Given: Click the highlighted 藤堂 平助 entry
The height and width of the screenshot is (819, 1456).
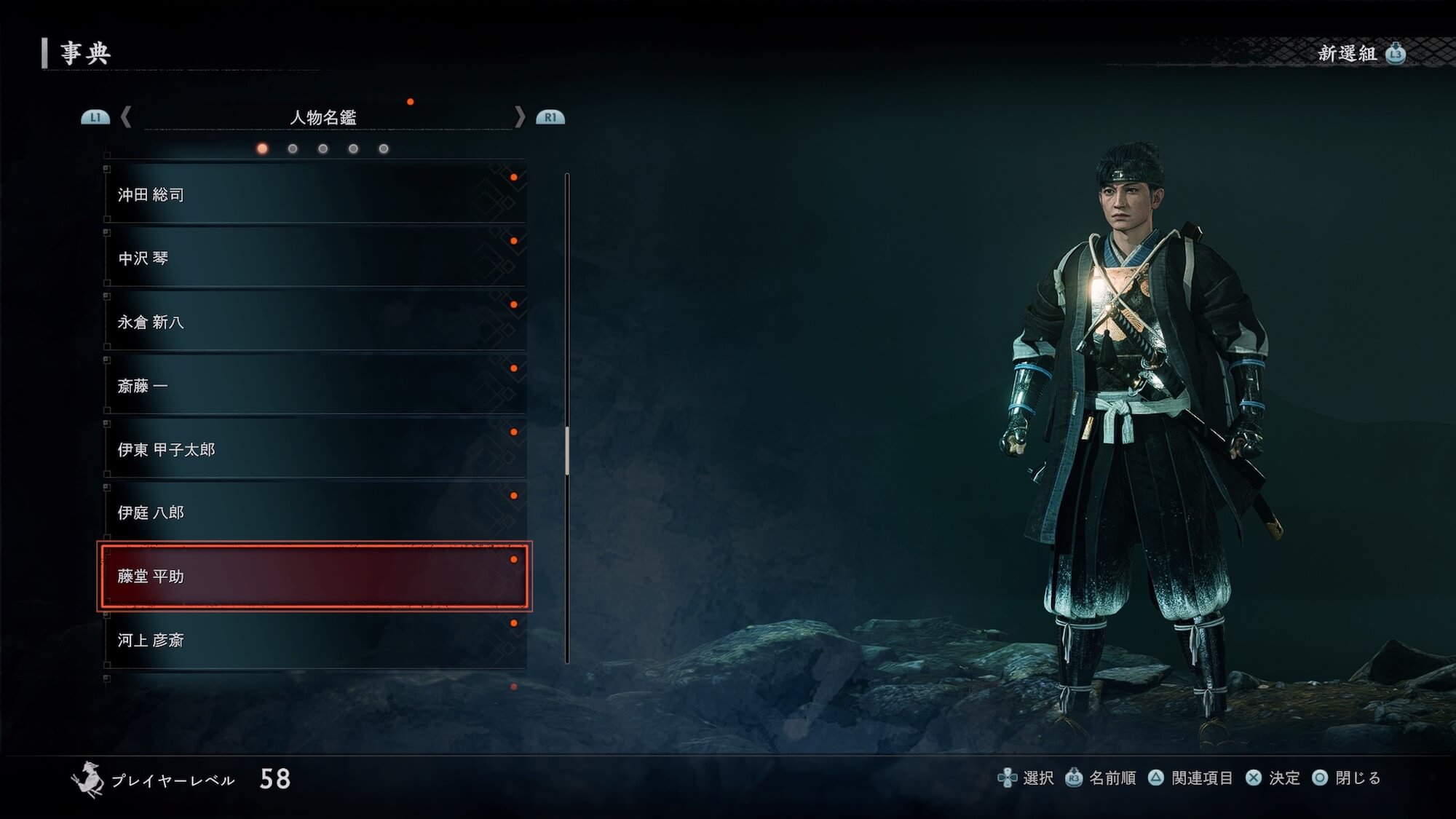Looking at the screenshot, I should (x=314, y=577).
